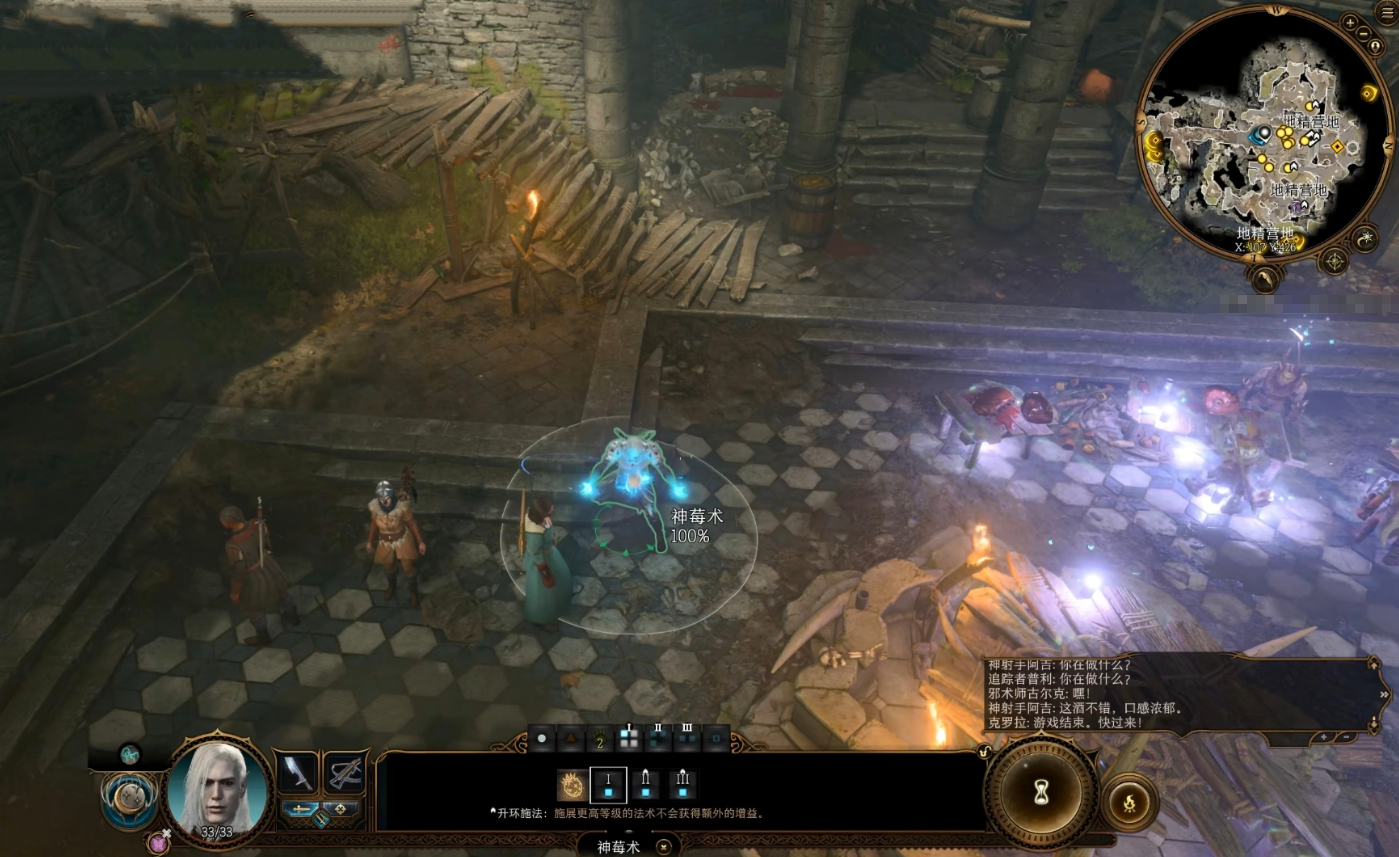Click the hourglass end turn button
This screenshot has width=1399, height=857.
(x=1041, y=792)
